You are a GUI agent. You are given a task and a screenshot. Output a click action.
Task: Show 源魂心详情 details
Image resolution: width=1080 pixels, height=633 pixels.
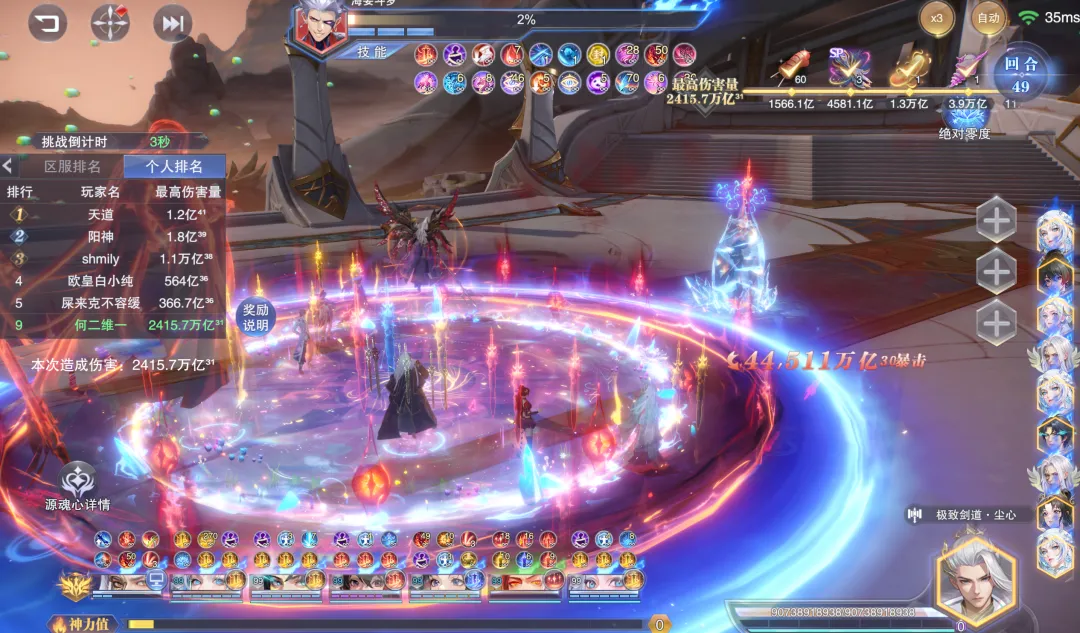pos(78,486)
